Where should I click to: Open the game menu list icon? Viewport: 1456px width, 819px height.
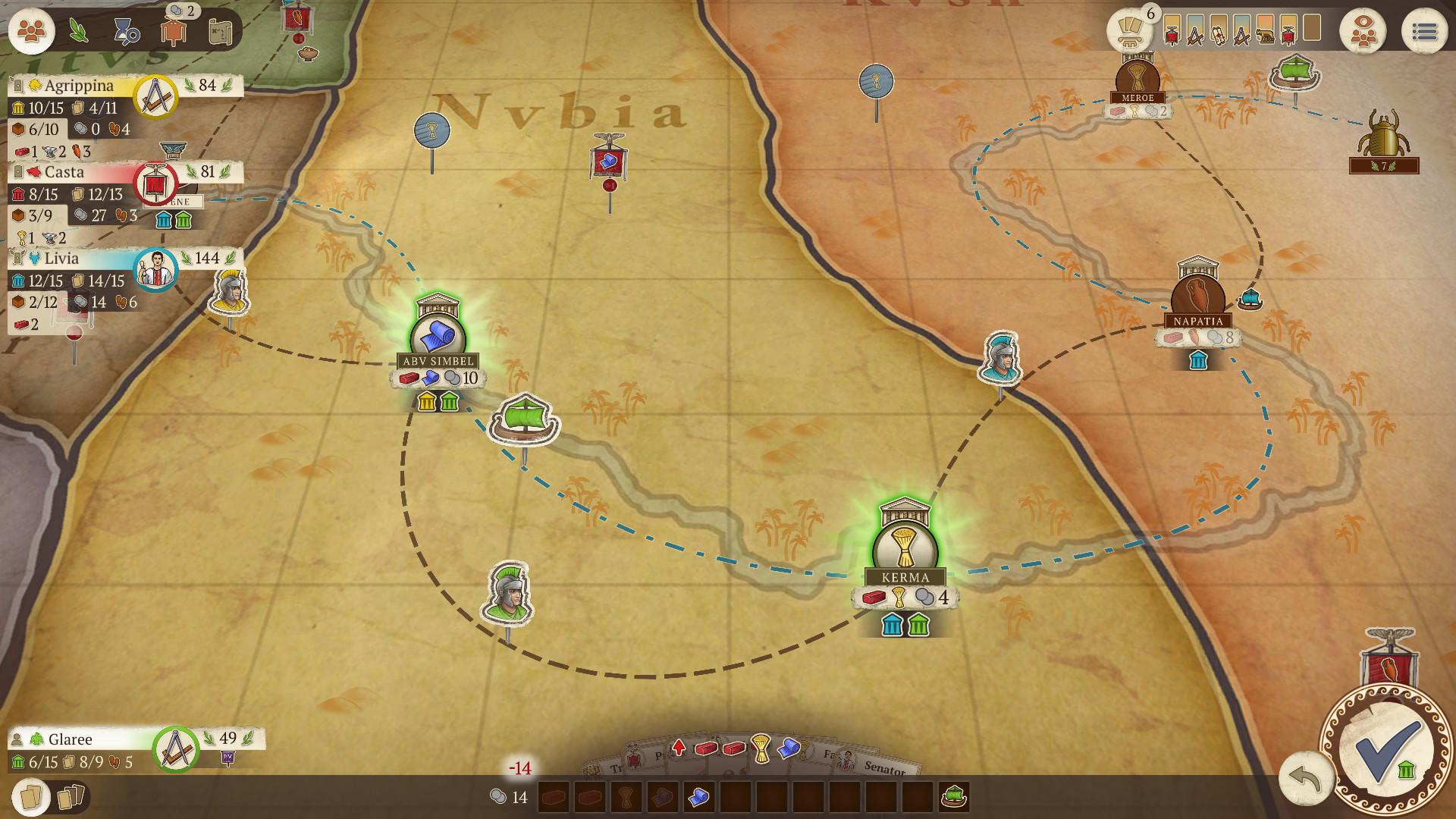coord(1424,32)
